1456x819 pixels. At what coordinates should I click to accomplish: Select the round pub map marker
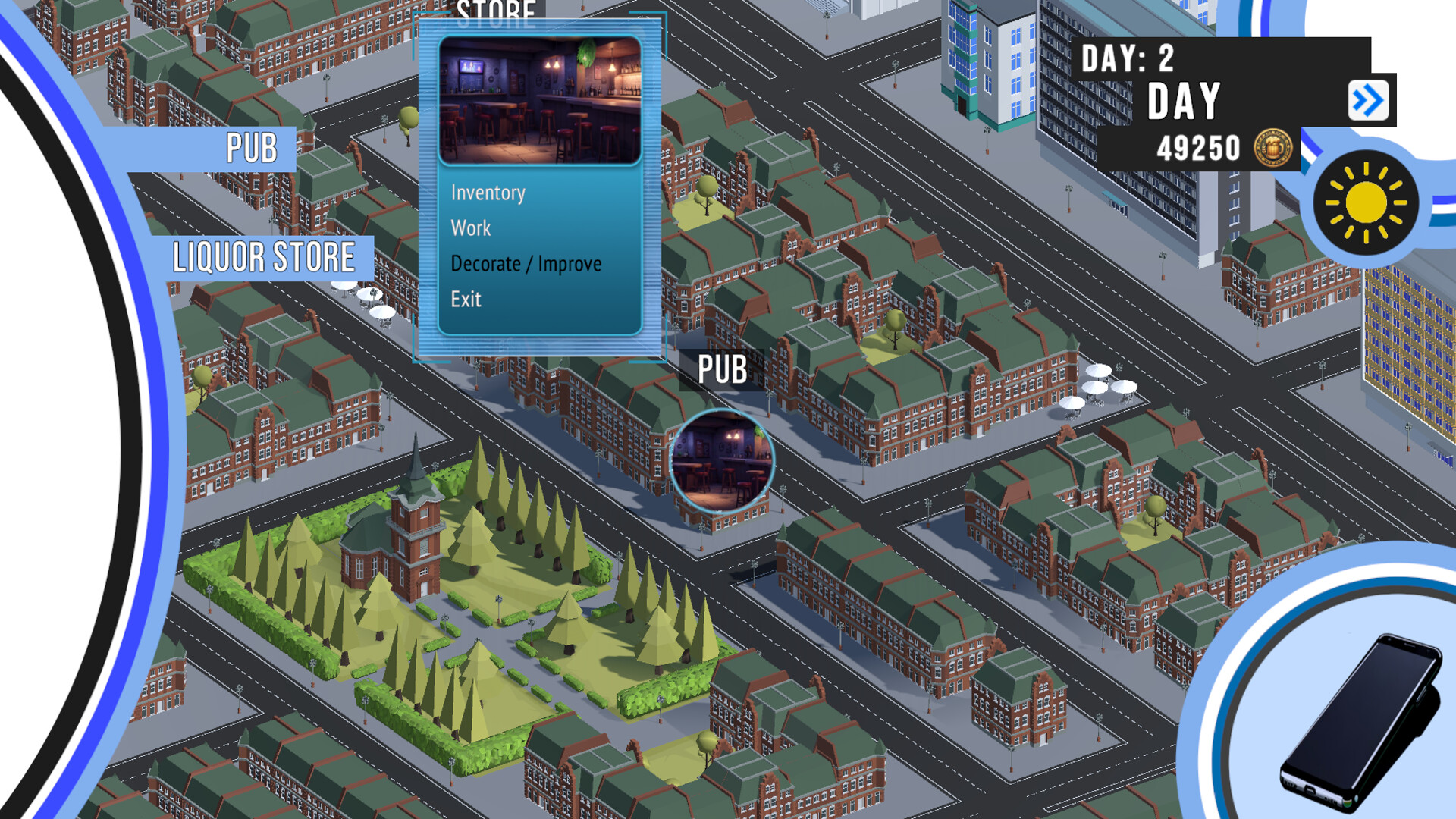pyautogui.click(x=721, y=461)
